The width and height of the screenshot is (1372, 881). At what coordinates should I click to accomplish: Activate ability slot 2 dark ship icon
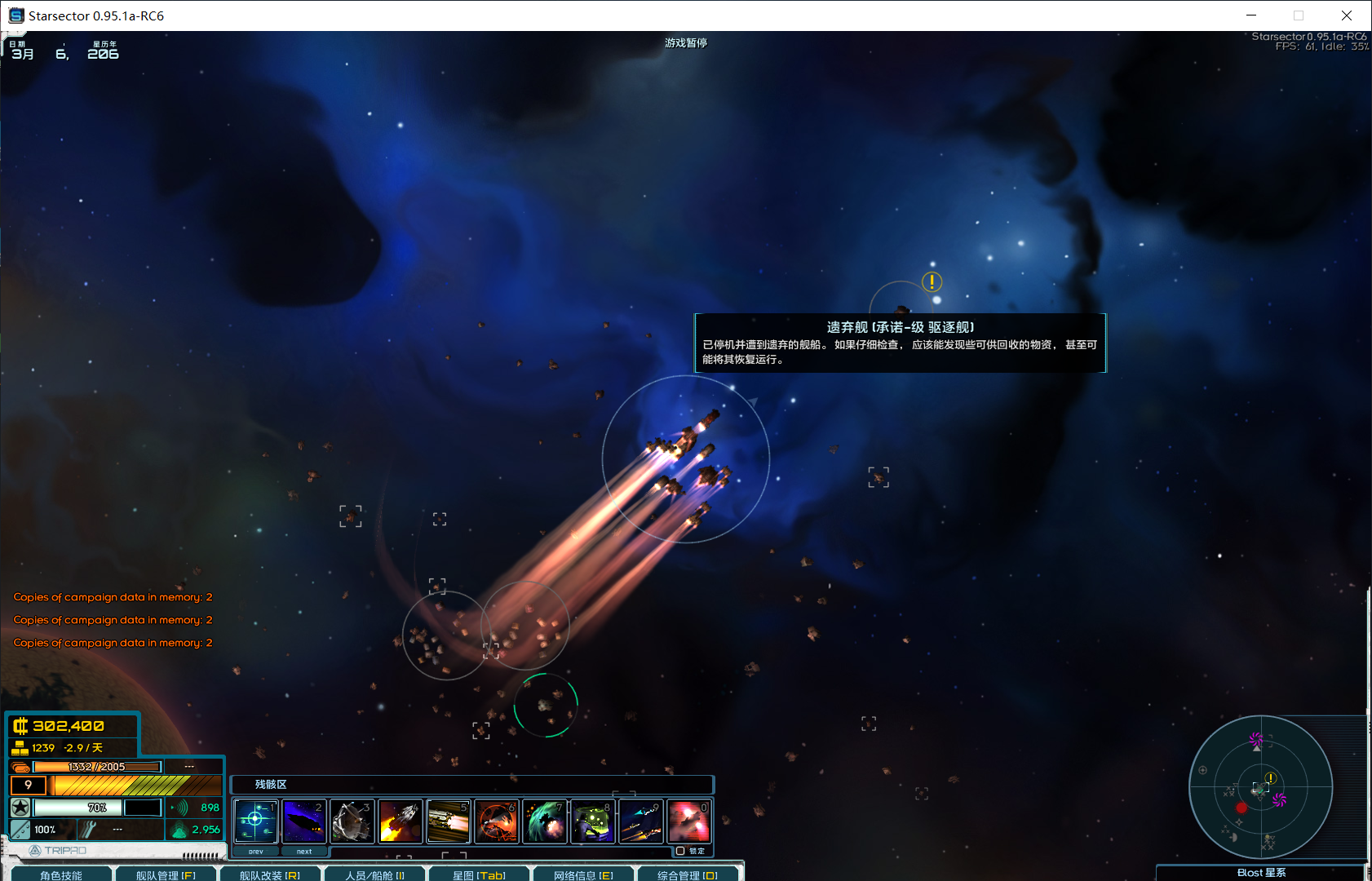coord(303,821)
